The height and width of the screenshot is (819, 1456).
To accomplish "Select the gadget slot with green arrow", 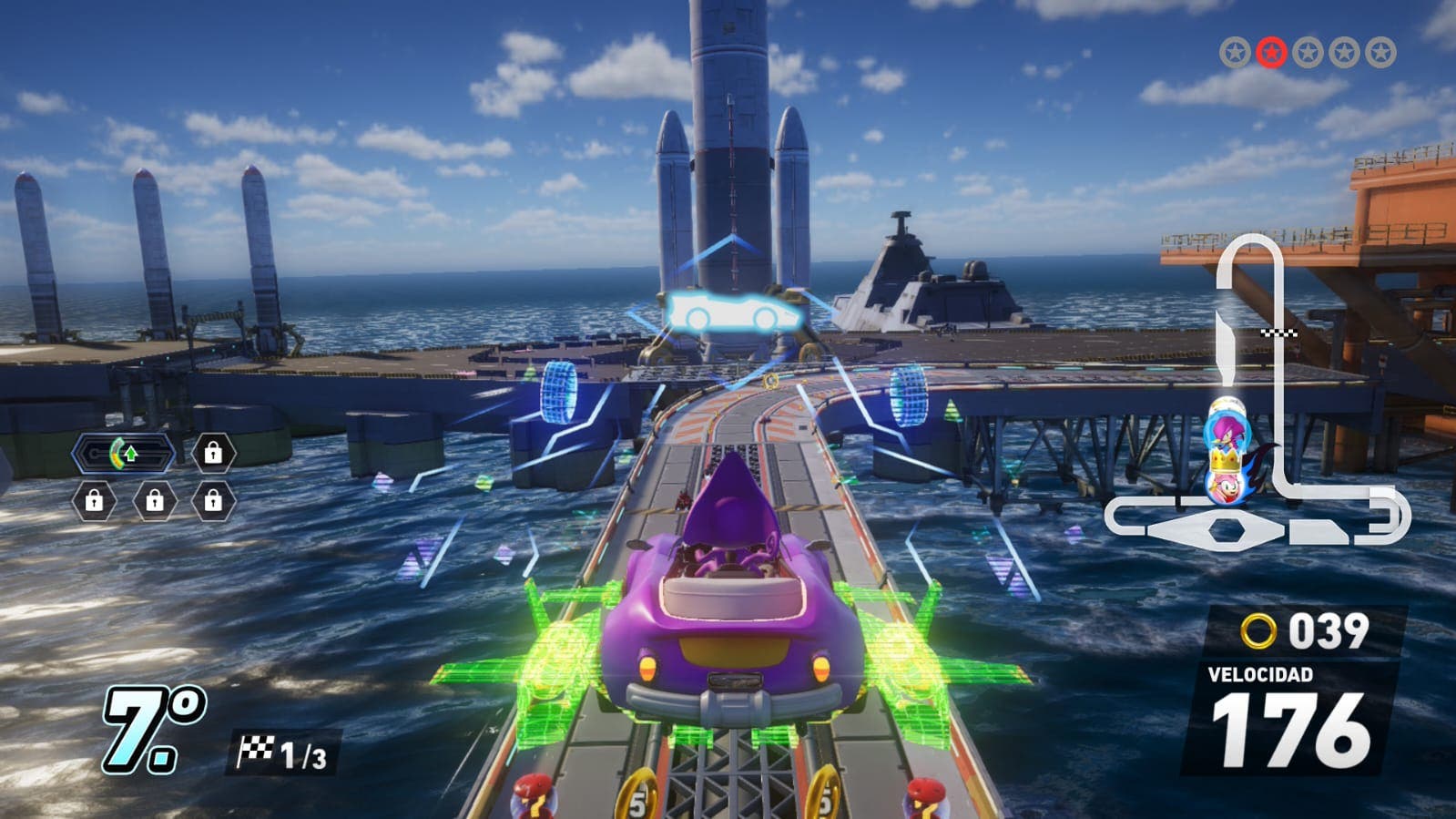I will point(123,453).
